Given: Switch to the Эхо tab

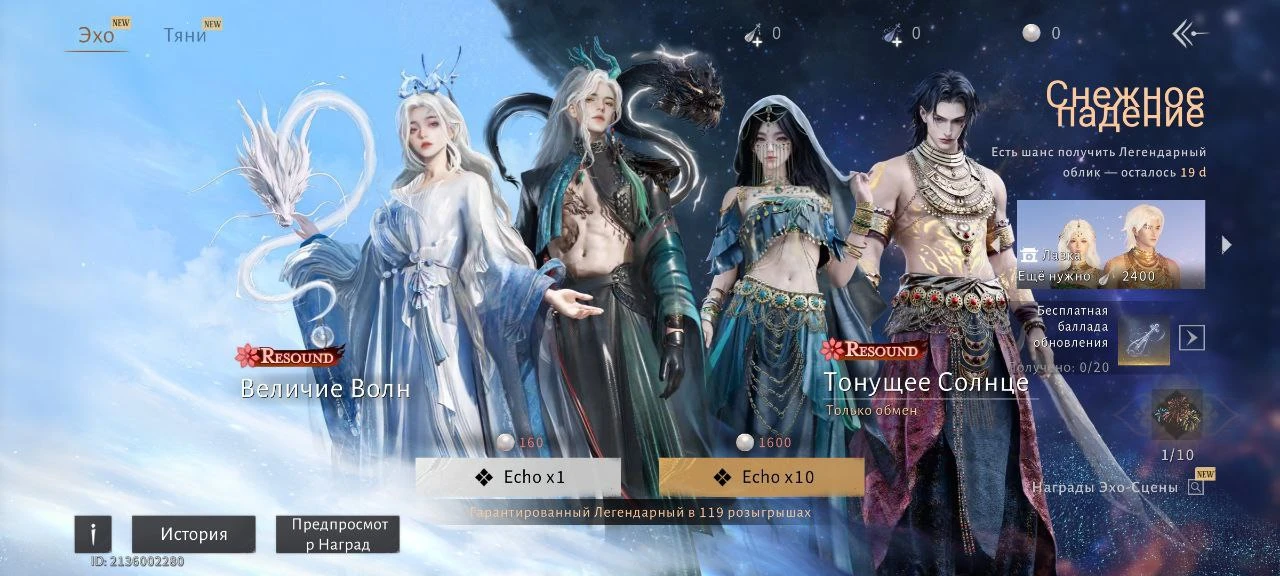Looking at the screenshot, I should (97, 36).
